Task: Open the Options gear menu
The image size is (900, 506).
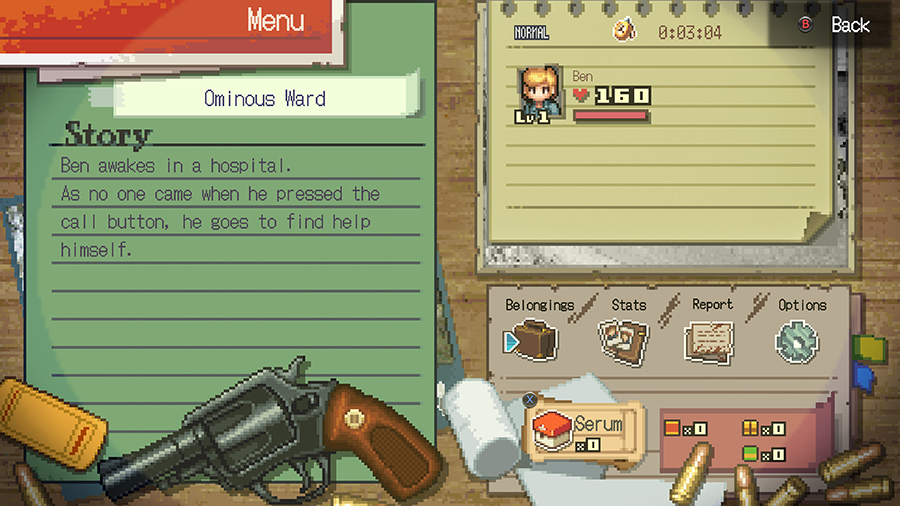Action: [797, 341]
